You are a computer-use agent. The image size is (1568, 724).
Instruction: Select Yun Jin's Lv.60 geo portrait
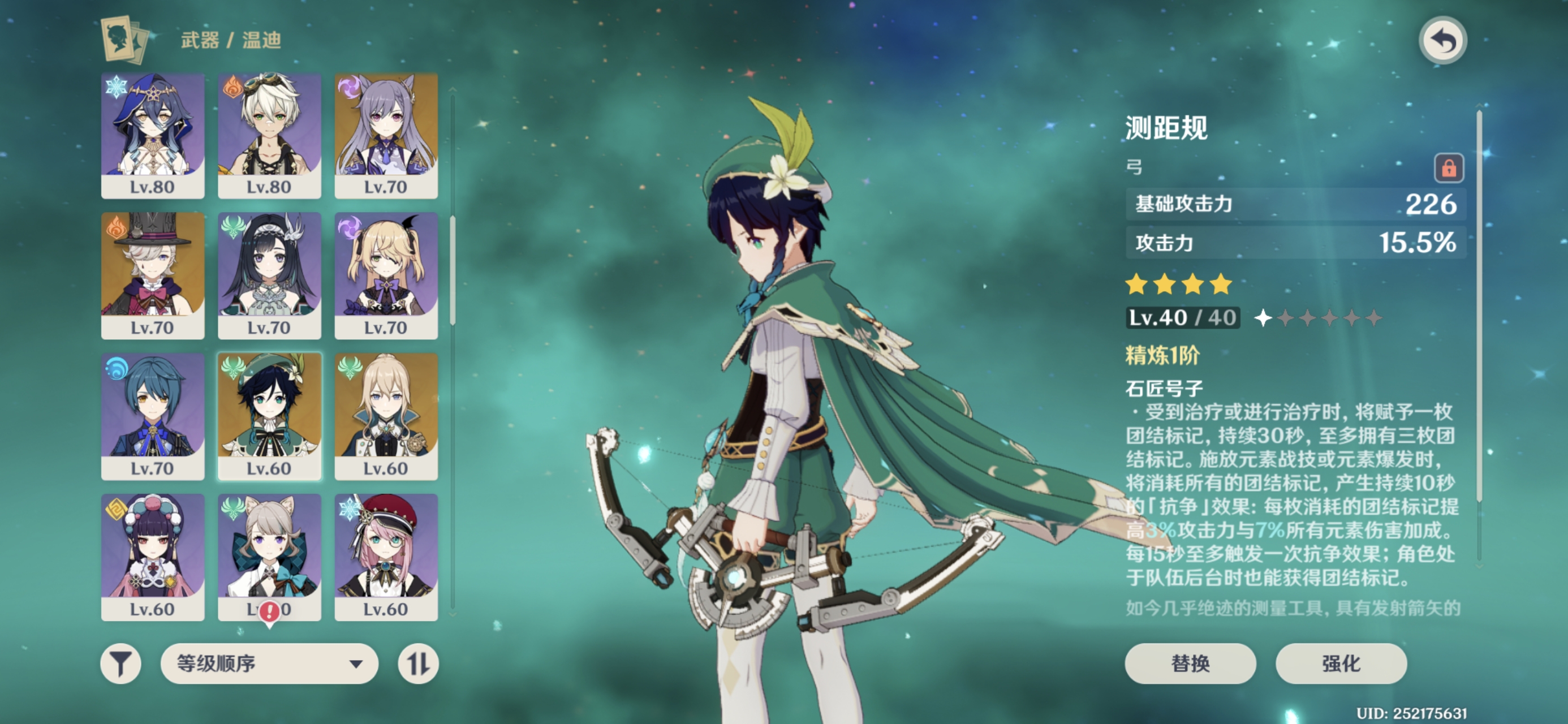pyautogui.click(x=152, y=557)
